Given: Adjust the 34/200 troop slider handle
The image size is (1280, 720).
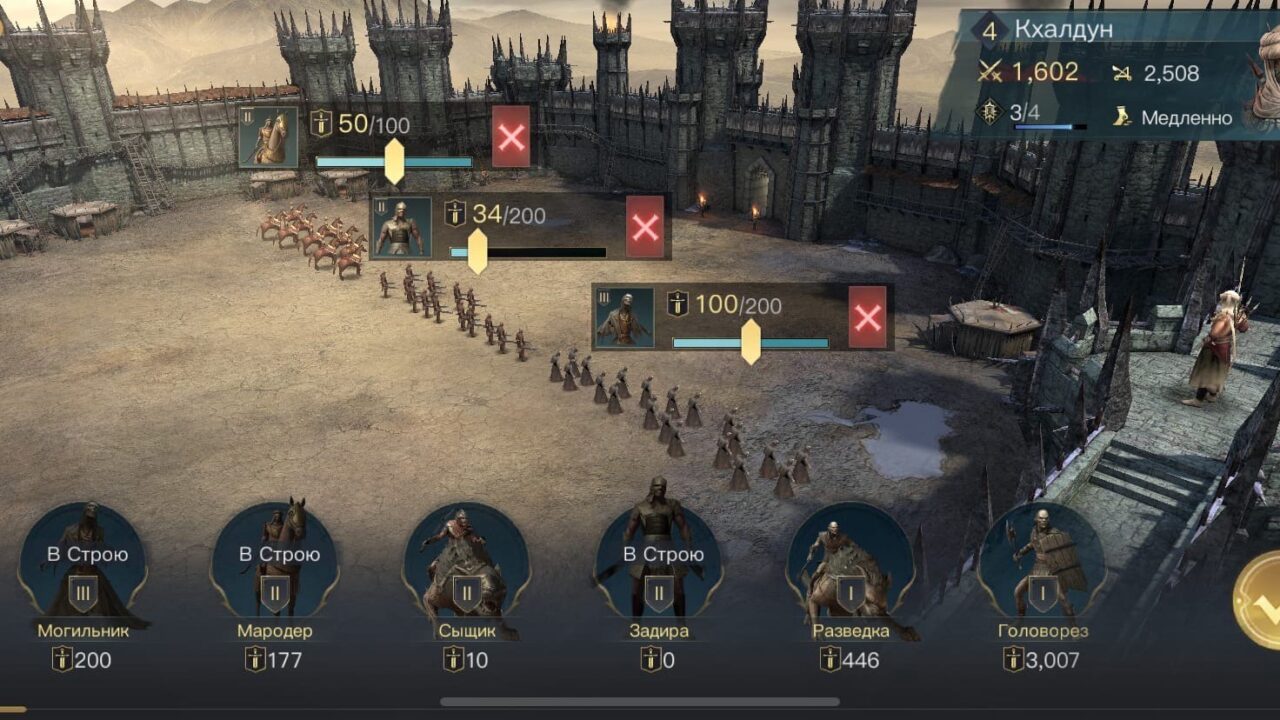Looking at the screenshot, I should pos(478,251).
